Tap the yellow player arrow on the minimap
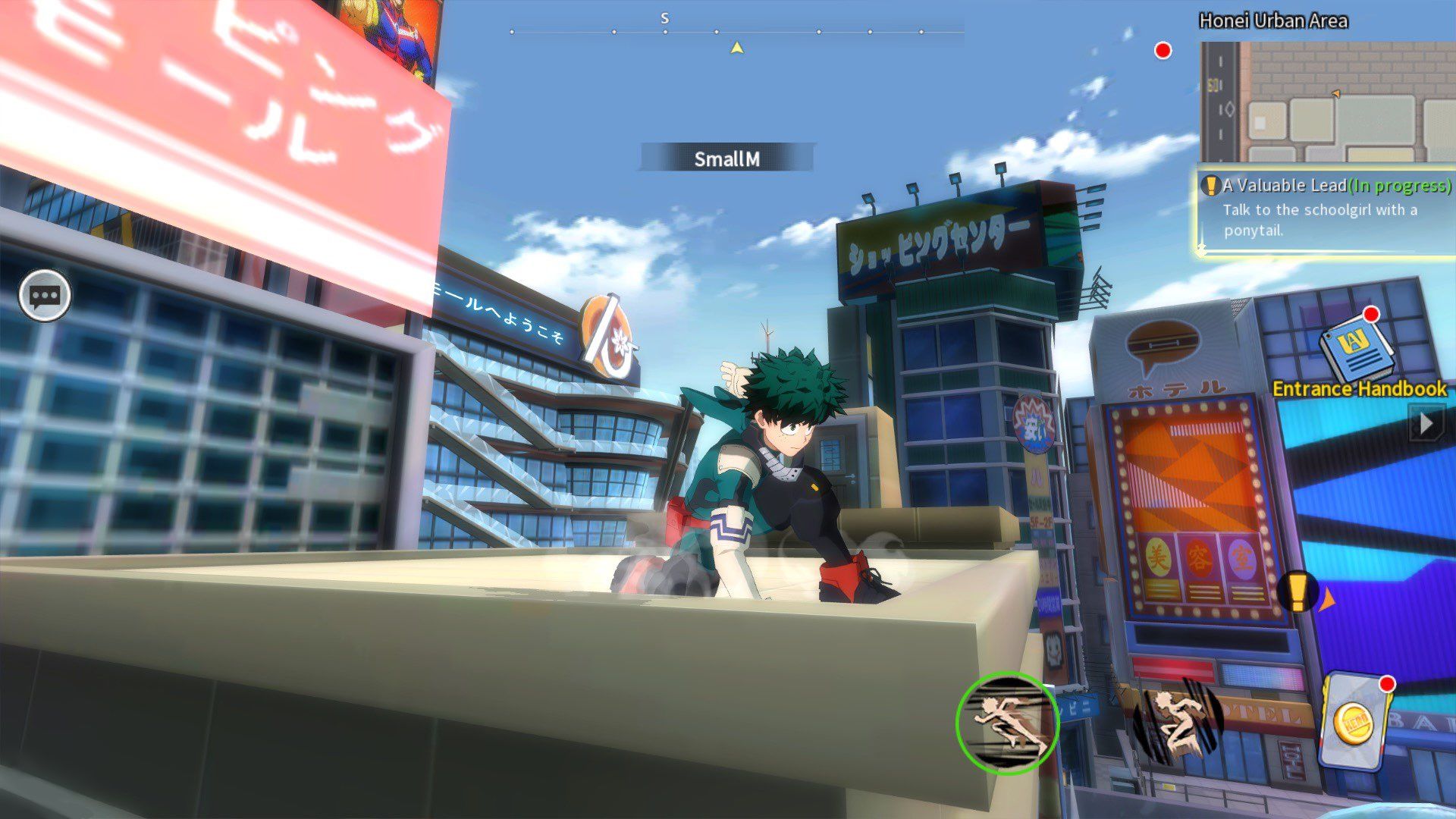This screenshot has height=819, width=1456. tap(1337, 94)
